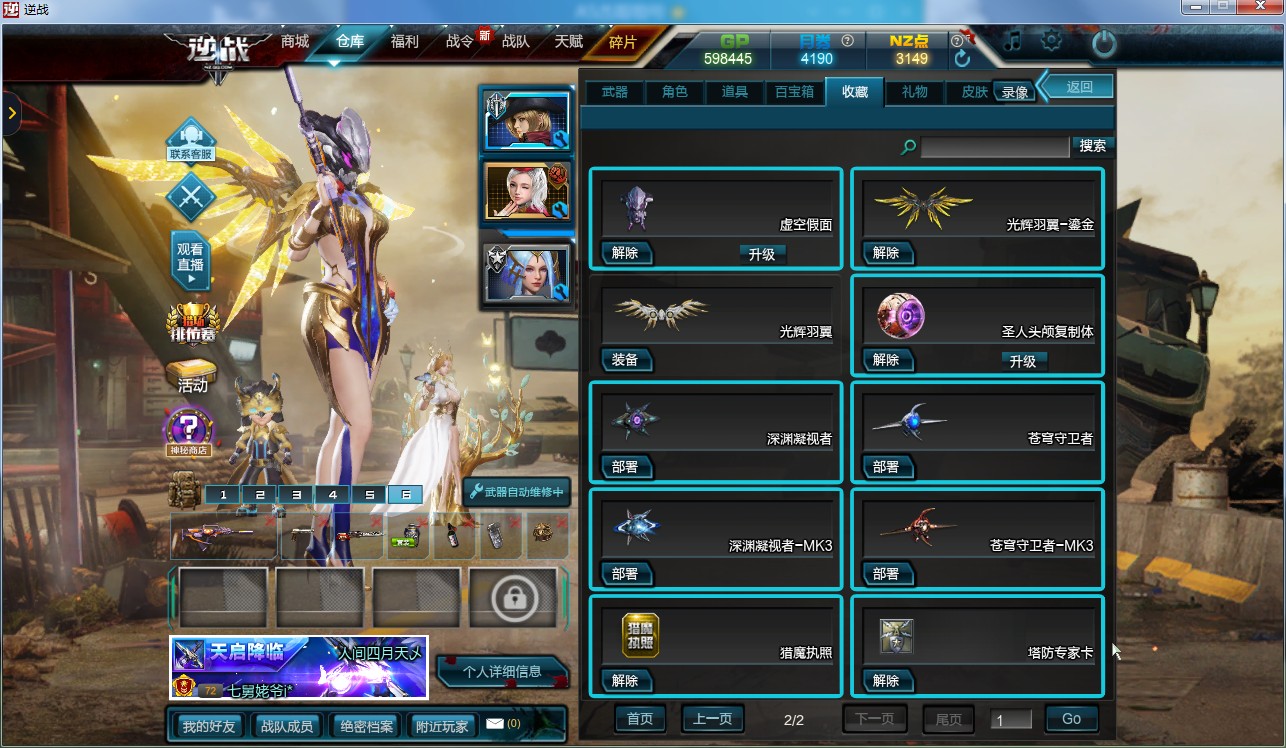Open the 天赋 talent menu
The image size is (1286, 748).
tap(569, 42)
